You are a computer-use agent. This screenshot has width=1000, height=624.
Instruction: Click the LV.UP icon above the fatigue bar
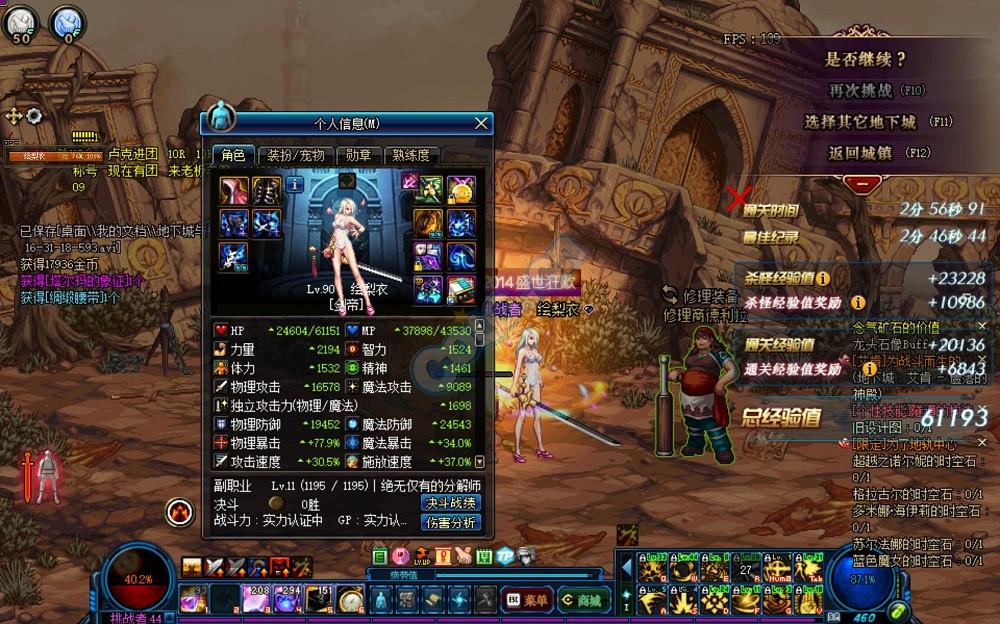pos(421,555)
